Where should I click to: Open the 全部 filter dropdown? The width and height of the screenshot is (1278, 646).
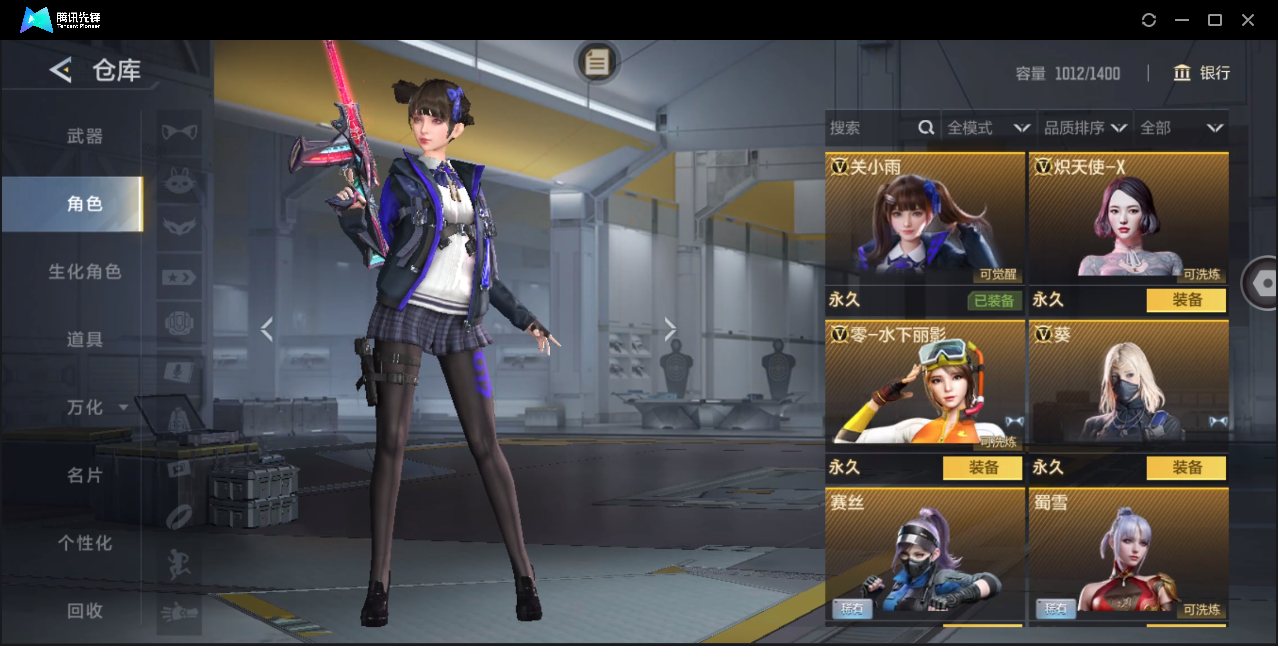coord(1181,128)
